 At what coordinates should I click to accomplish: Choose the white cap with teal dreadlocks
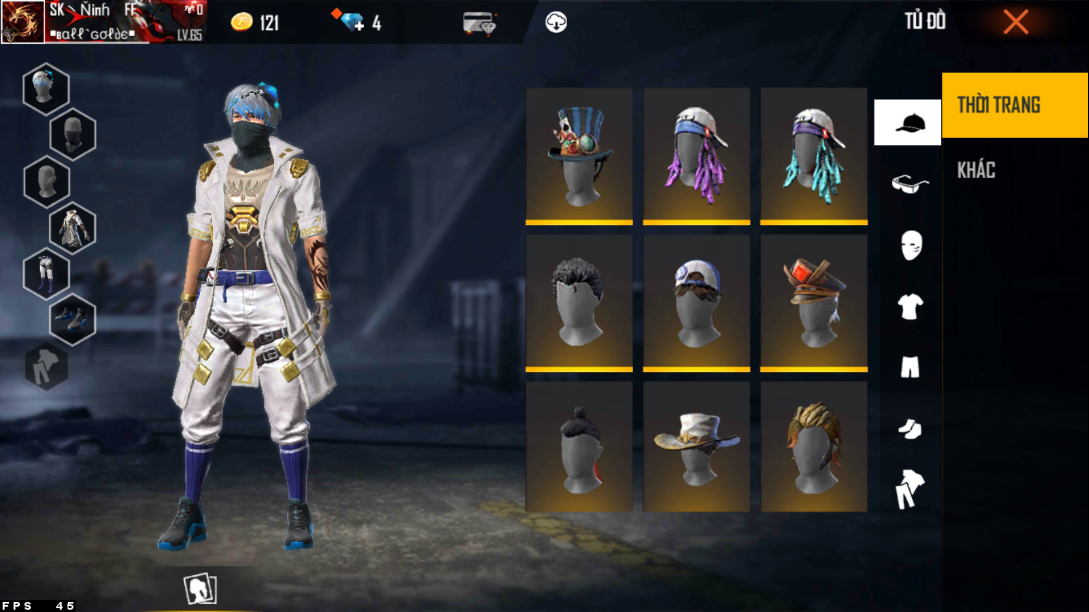pyautogui.click(x=813, y=154)
